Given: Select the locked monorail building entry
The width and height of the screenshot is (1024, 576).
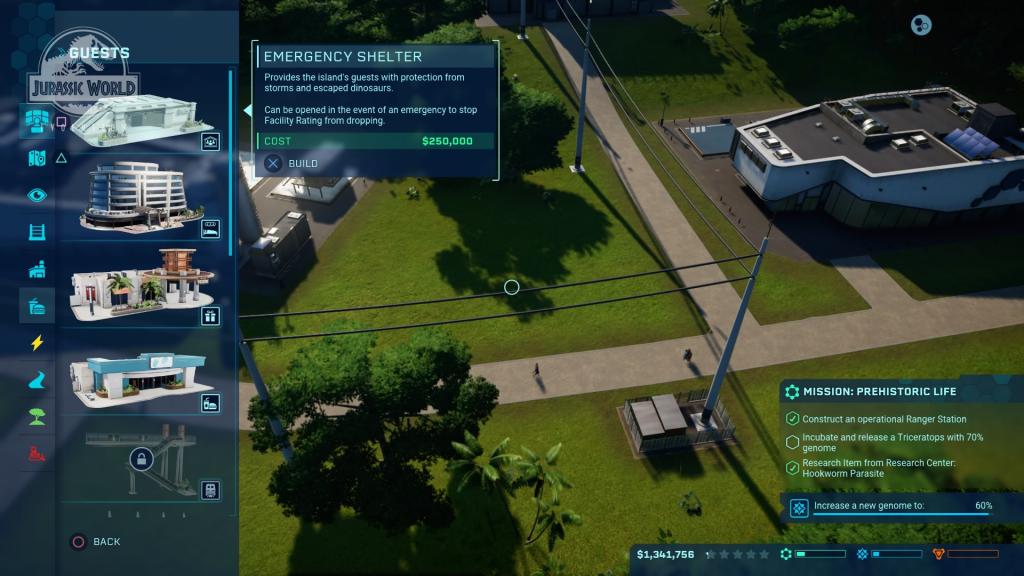Looking at the screenshot, I should 140,462.
